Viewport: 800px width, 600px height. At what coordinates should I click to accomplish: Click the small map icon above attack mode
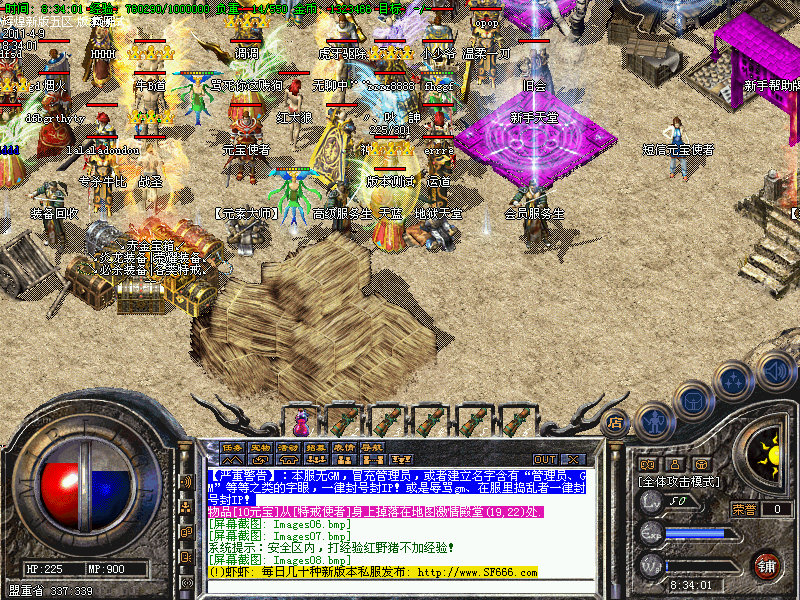(x=647, y=465)
